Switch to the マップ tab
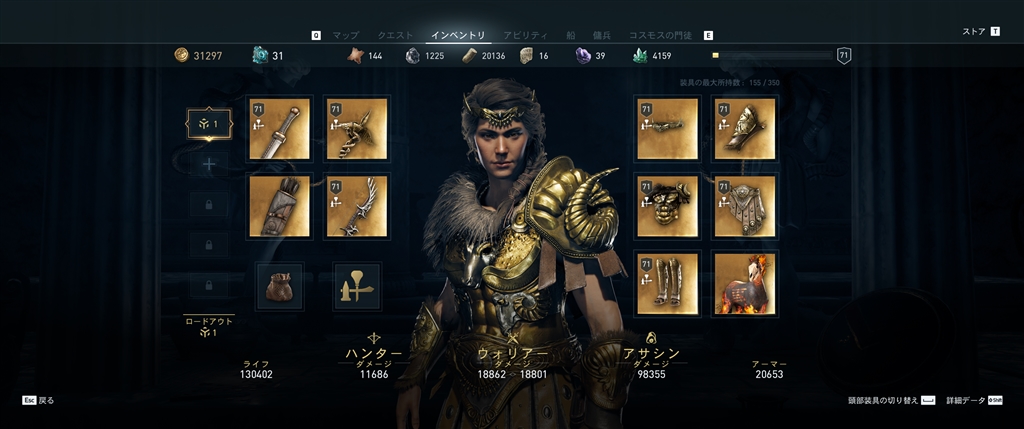Image resolution: width=1024 pixels, height=429 pixels. [x=345, y=35]
